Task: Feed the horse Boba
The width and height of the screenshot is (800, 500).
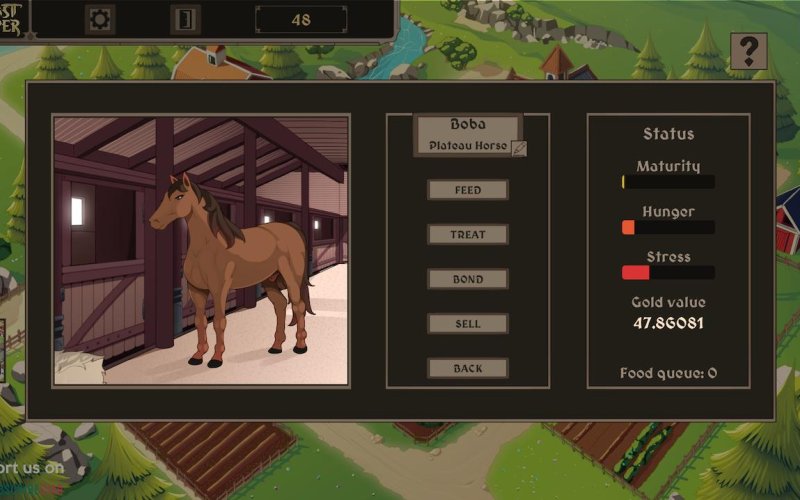Action: coord(468,190)
